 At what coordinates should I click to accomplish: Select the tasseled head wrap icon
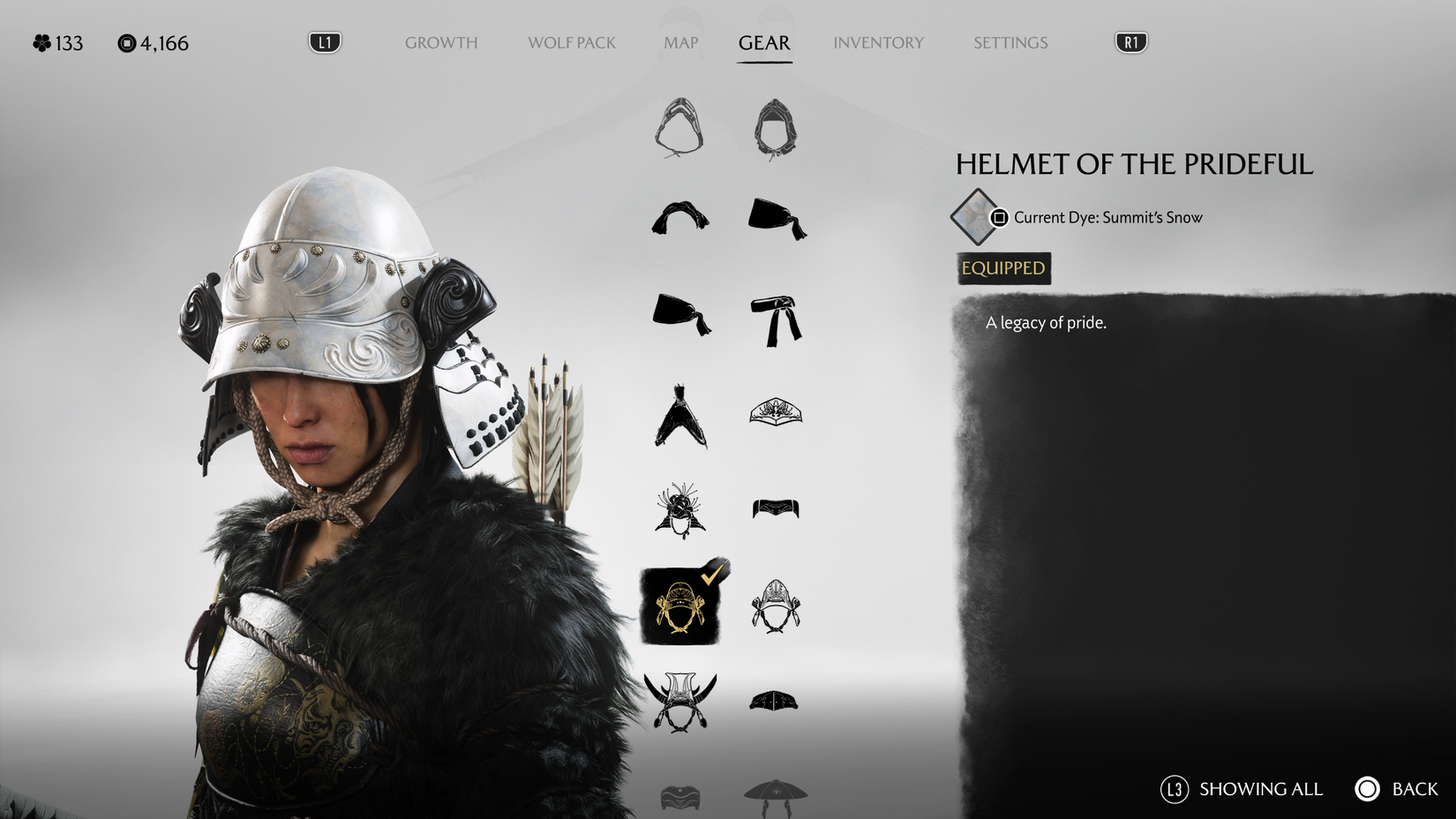[775, 216]
